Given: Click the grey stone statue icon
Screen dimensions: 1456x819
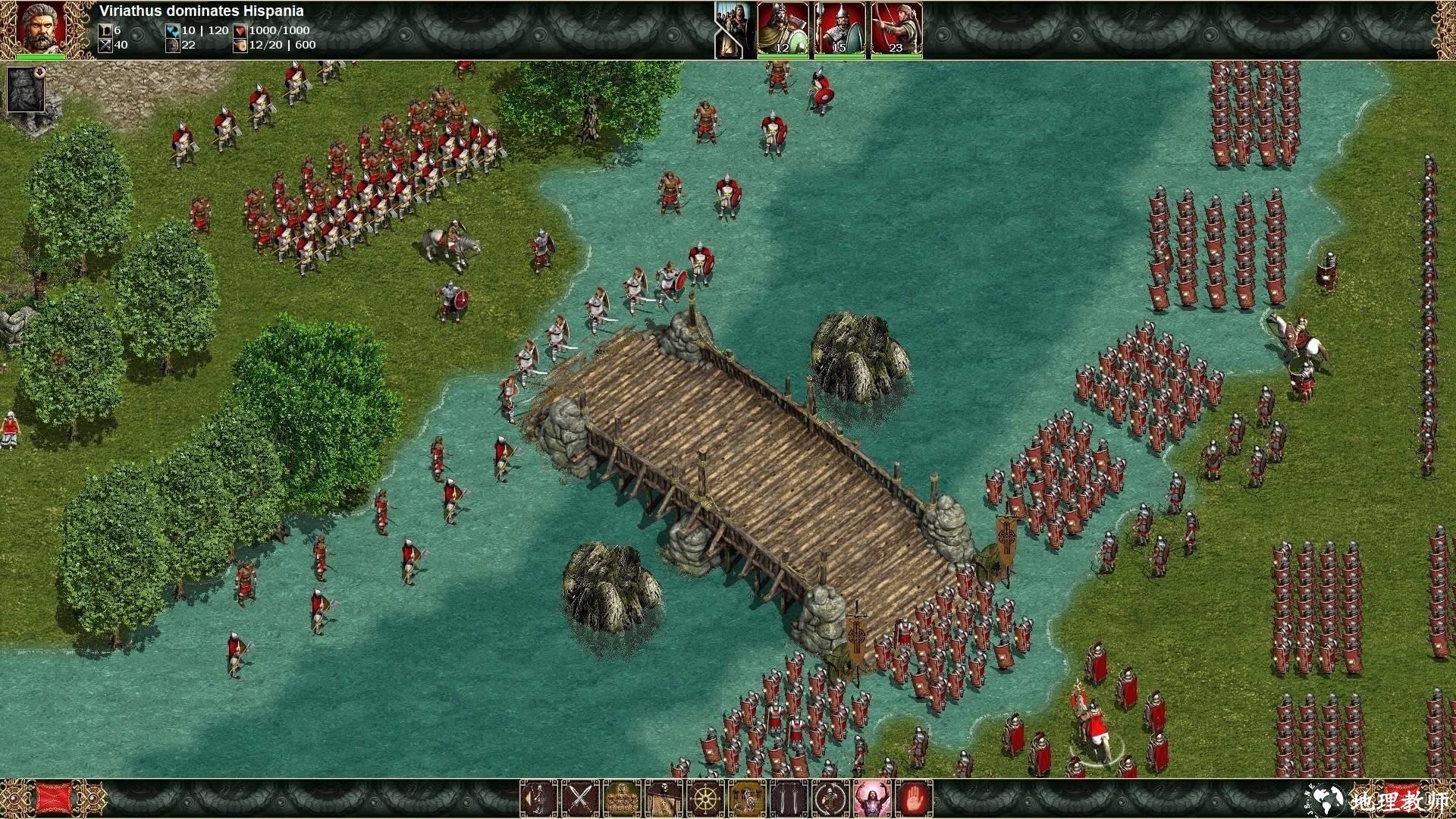Looking at the screenshot, I should tap(26, 89).
